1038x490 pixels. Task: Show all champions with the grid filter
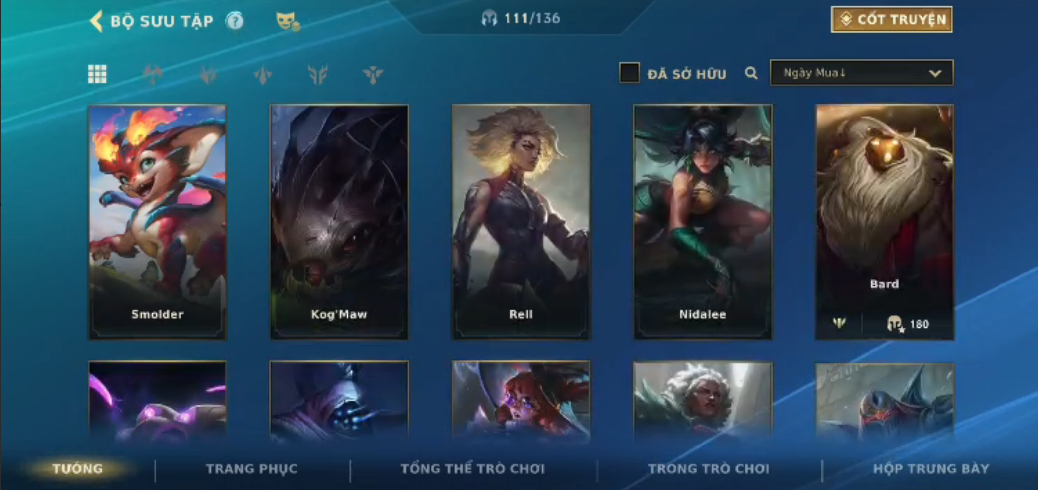pyautogui.click(x=97, y=74)
